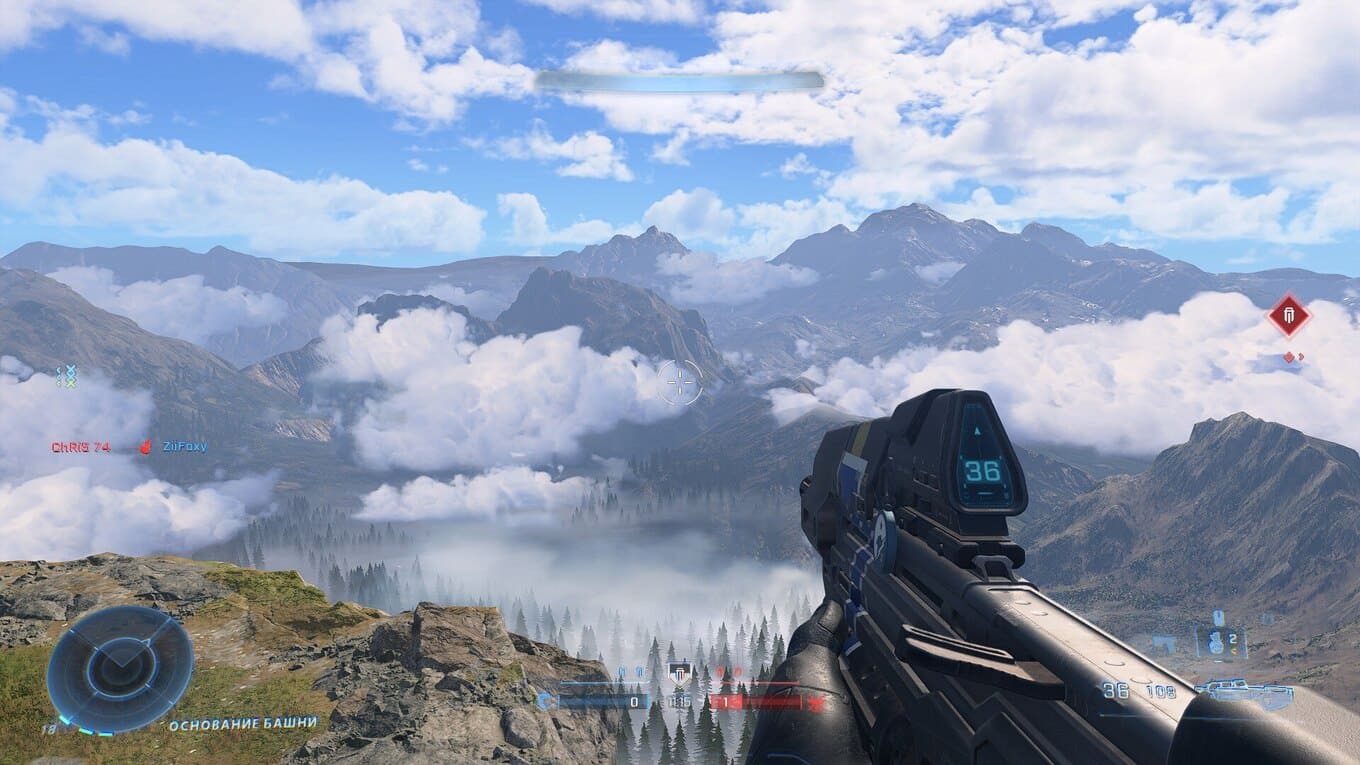The width and height of the screenshot is (1360, 765).
Task: Click the ChRIS 74 kill feed entry
Action: (81, 447)
